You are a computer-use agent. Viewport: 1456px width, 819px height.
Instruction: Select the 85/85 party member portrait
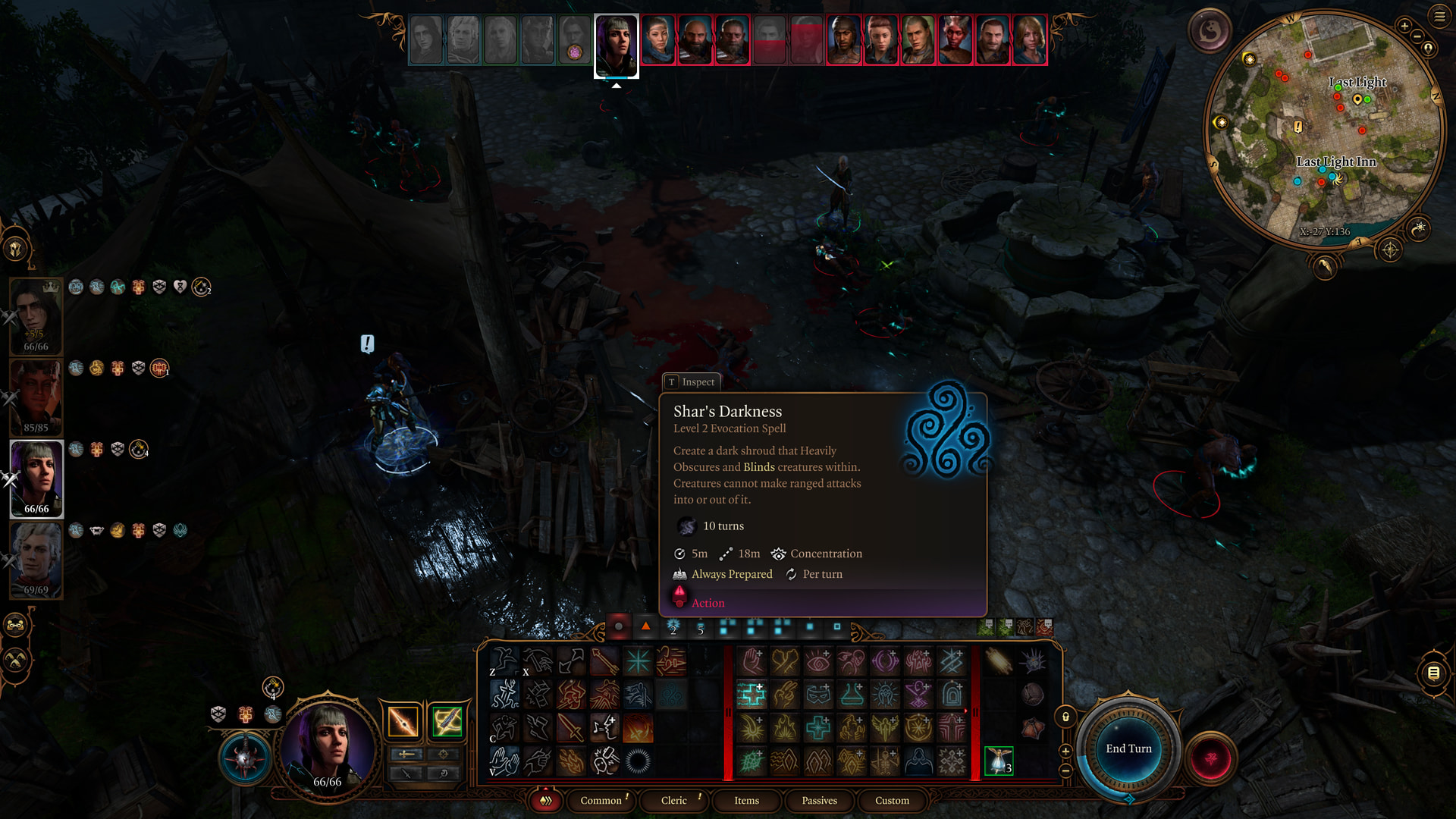tap(36, 397)
